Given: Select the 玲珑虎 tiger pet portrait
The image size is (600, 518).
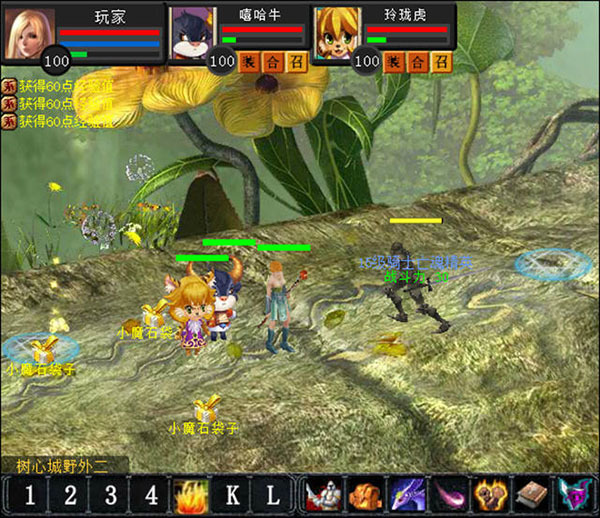Looking at the screenshot, I should (x=336, y=33).
